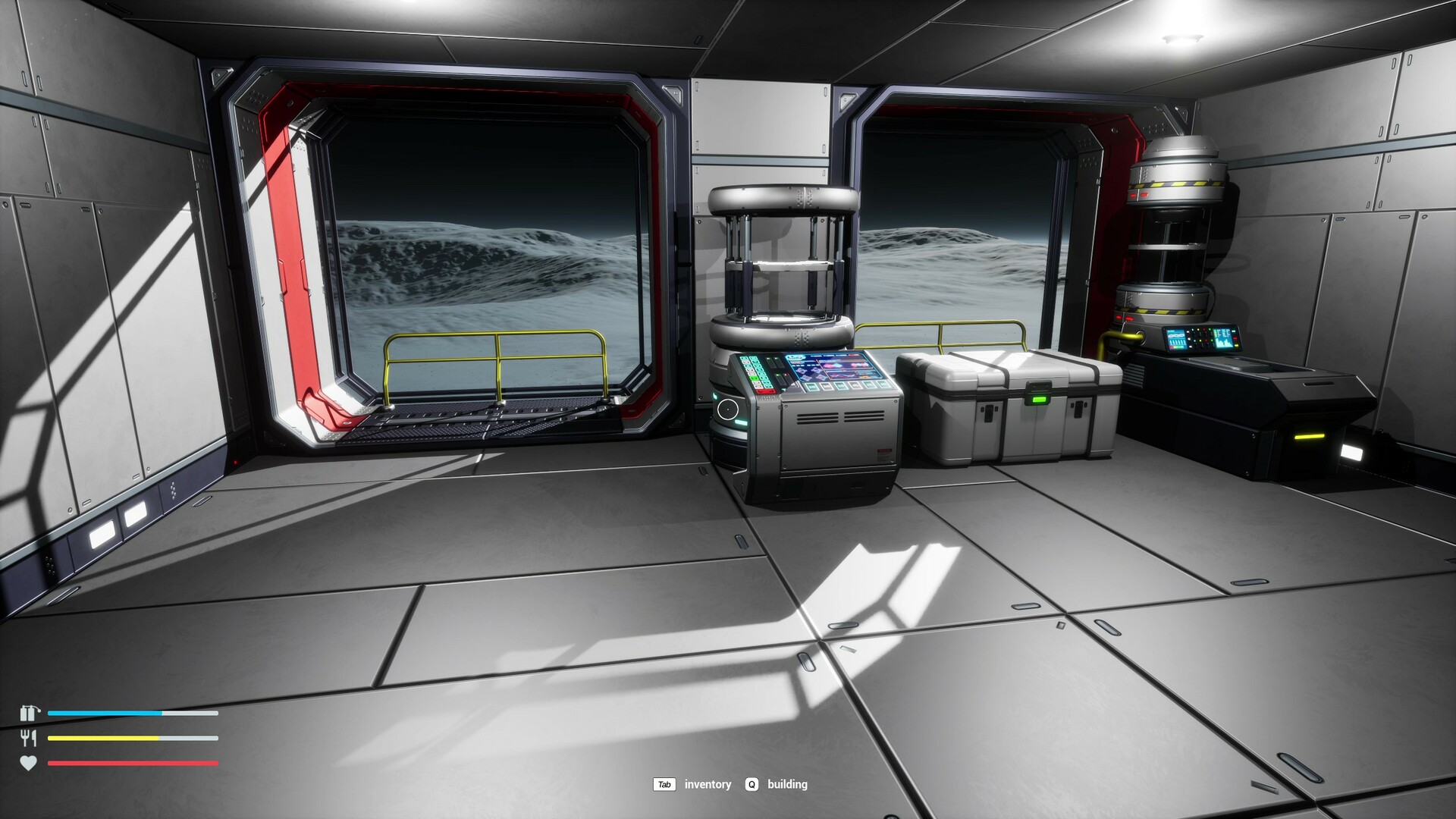1456x819 pixels.
Task: Select the fork and knife hunger icon
Action: [x=30, y=738]
